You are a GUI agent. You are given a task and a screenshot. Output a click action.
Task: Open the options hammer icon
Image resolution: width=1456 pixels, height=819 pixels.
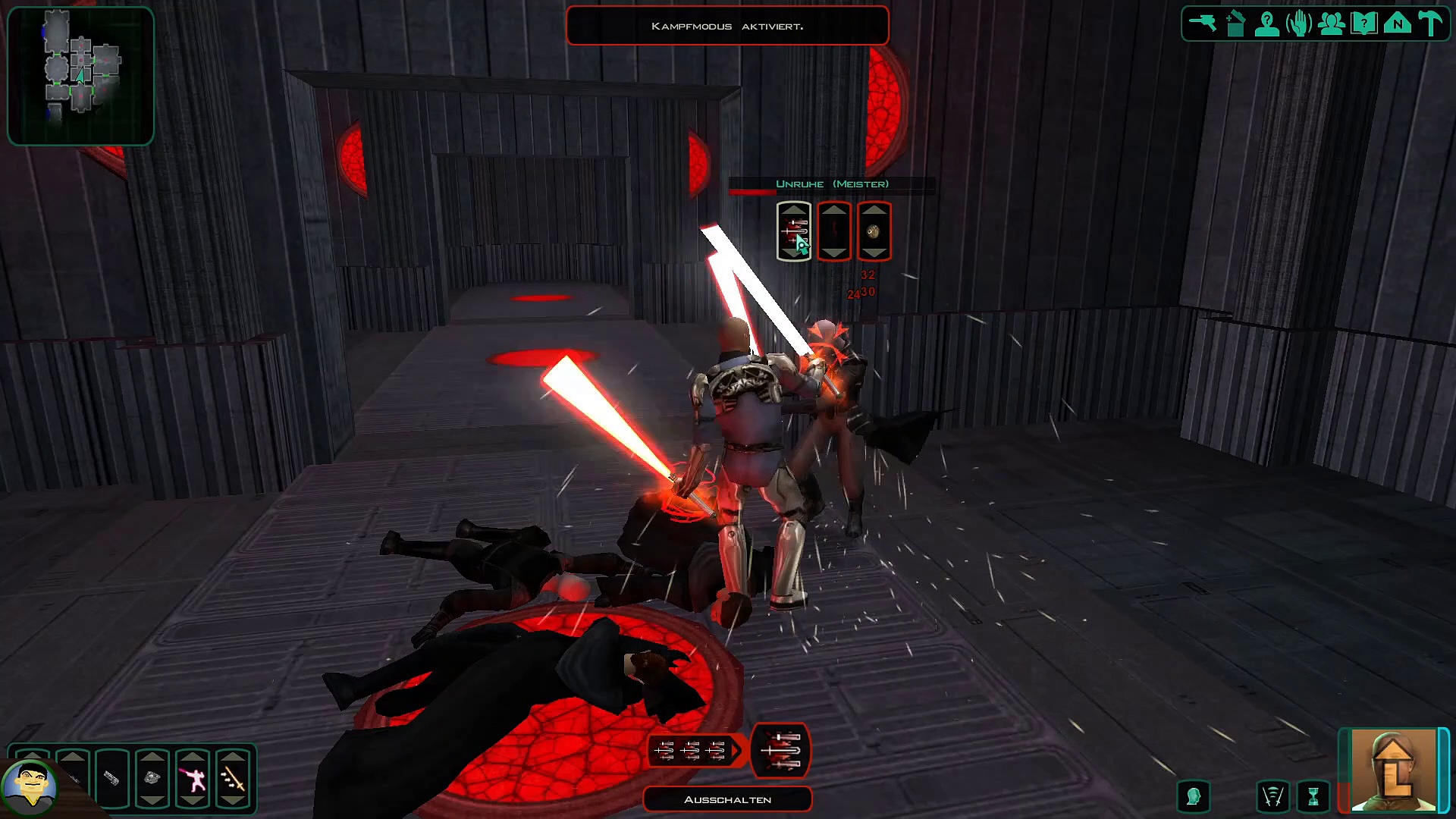pyautogui.click(x=1430, y=24)
